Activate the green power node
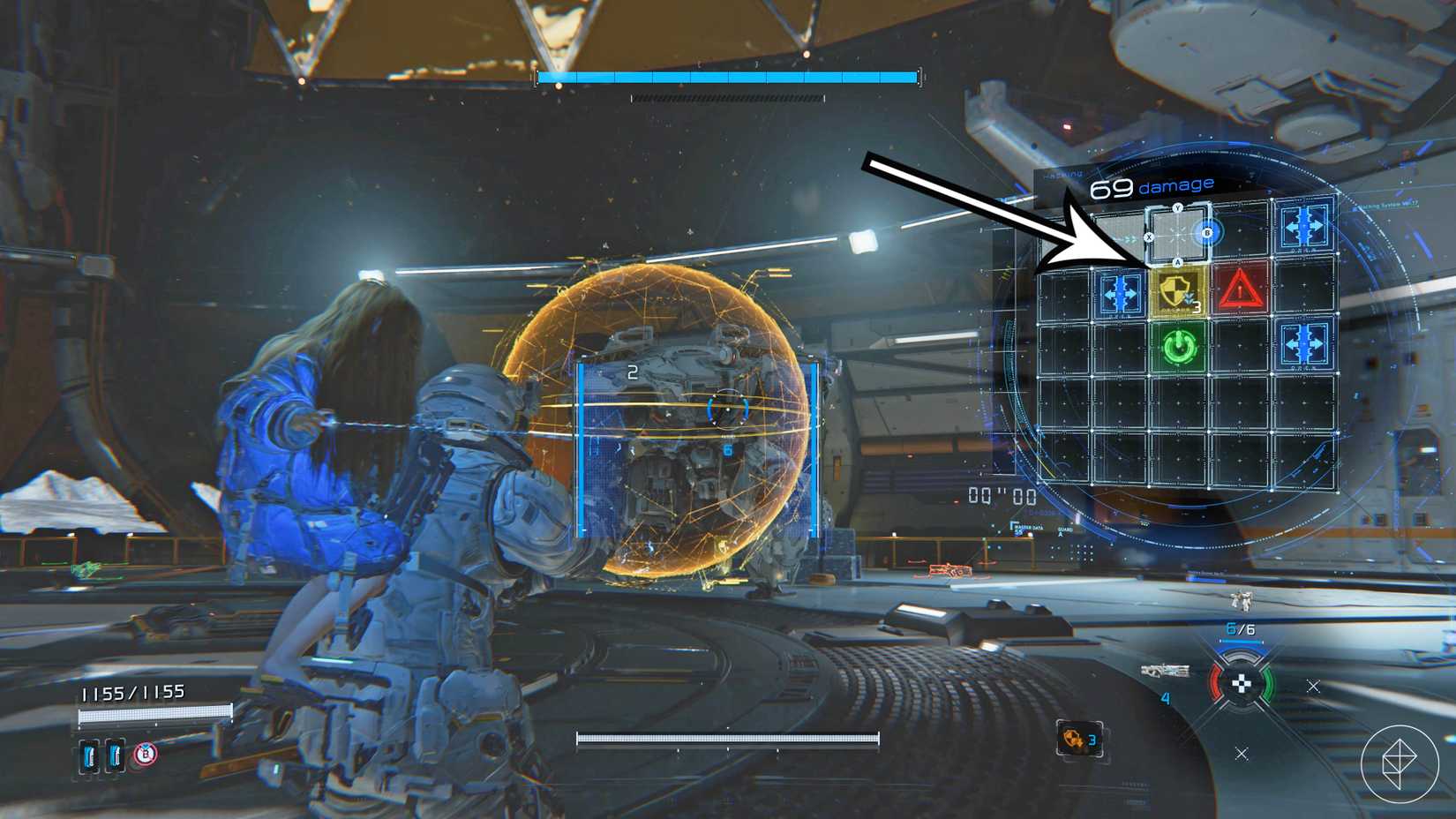Viewport: 1456px width, 819px height. pyautogui.click(x=1178, y=346)
